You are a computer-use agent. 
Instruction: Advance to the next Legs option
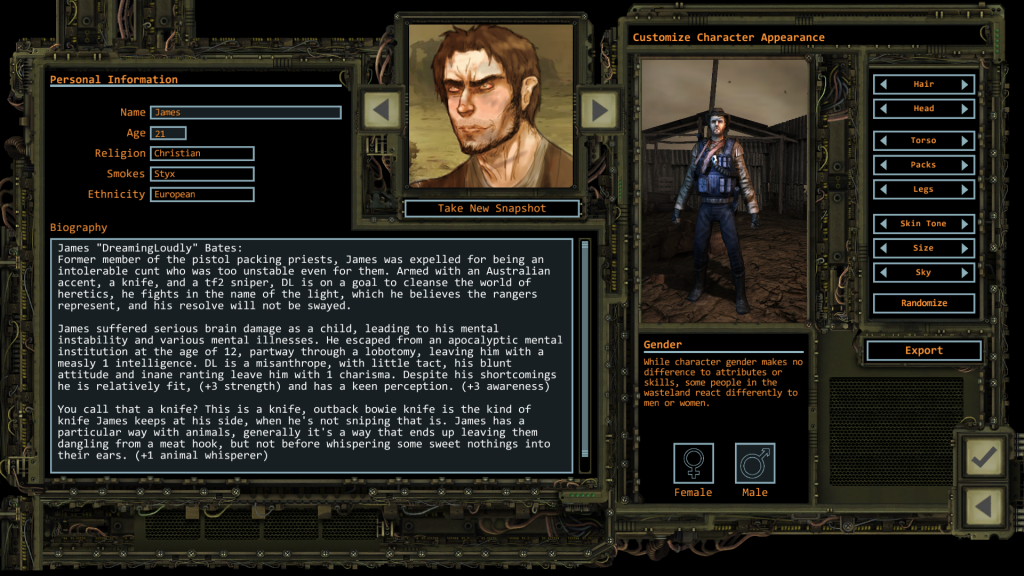pyautogui.click(x=965, y=189)
